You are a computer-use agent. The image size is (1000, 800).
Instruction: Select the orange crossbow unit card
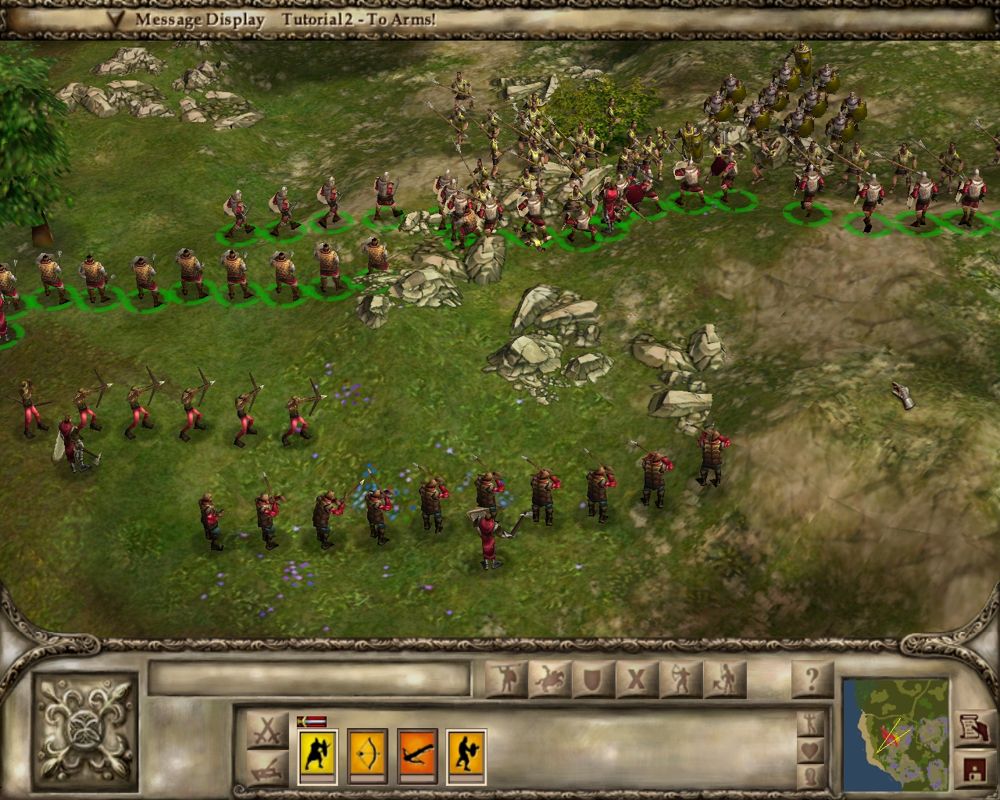(x=417, y=756)
